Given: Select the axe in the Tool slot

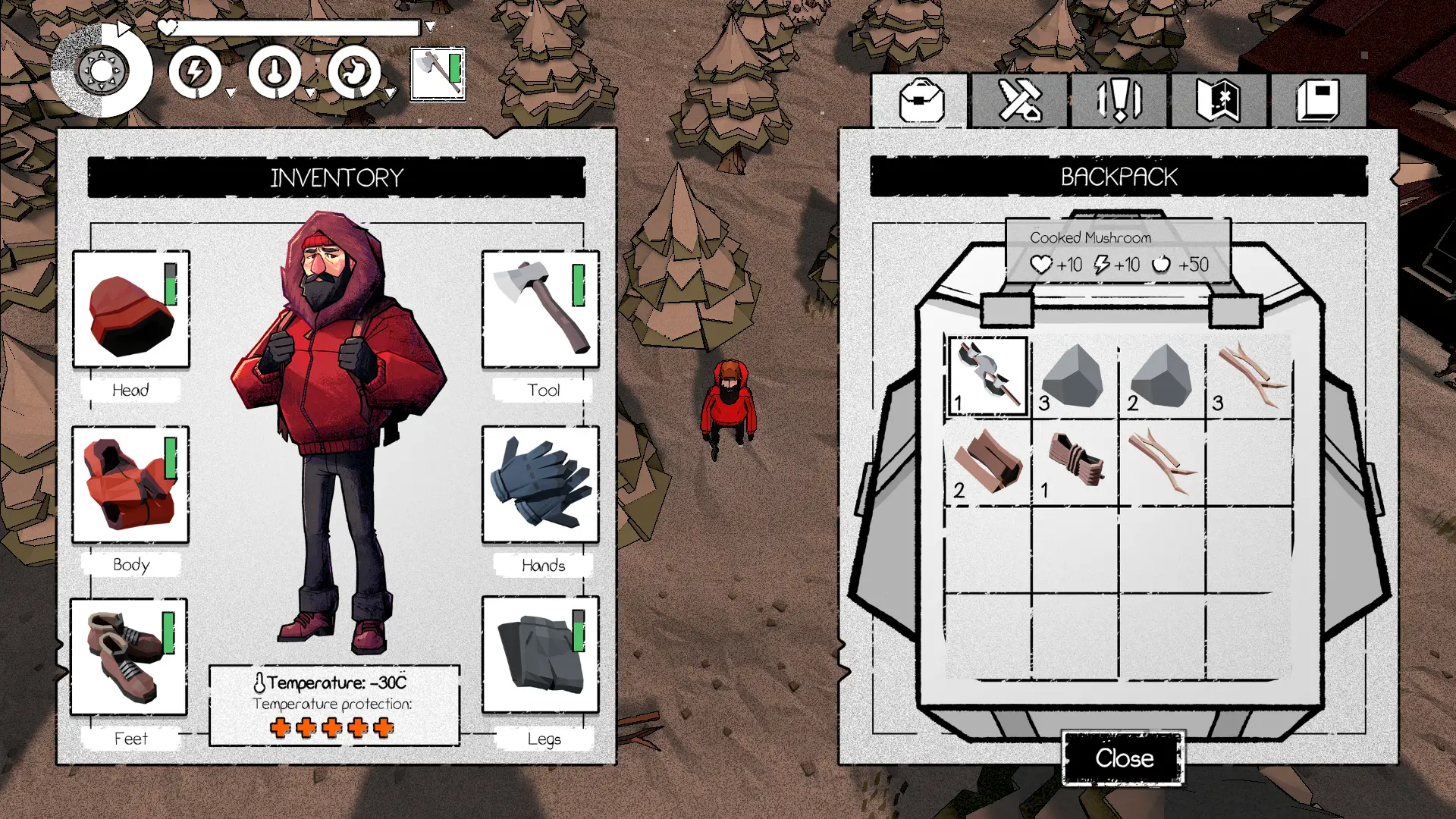Looking at the screenshot, I should tap(540, 309).
